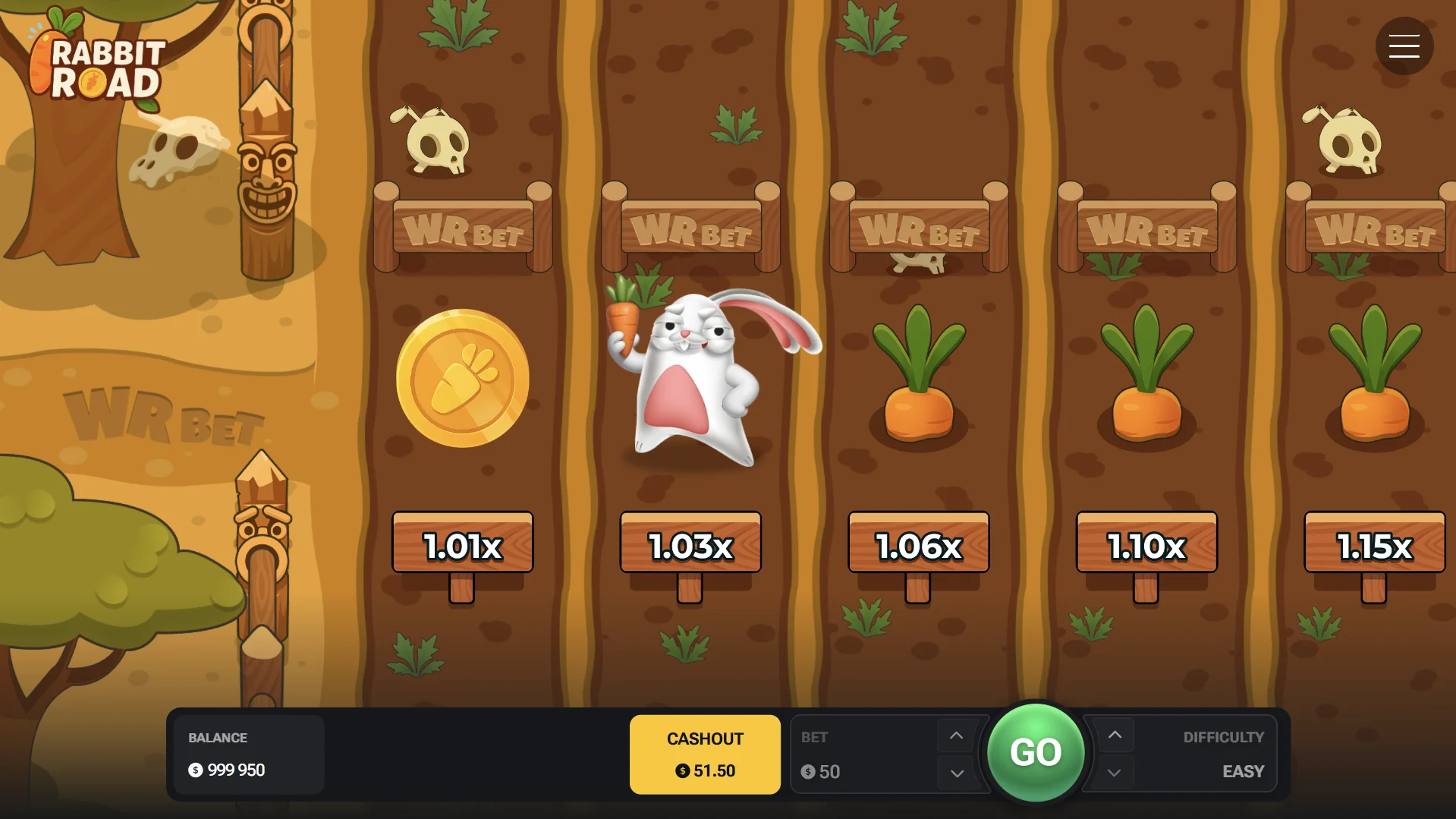Click the yellow CASHOUT button showing 51.50
The height and width of the screenshot is (819, 1456).
[x=704, y=754]
